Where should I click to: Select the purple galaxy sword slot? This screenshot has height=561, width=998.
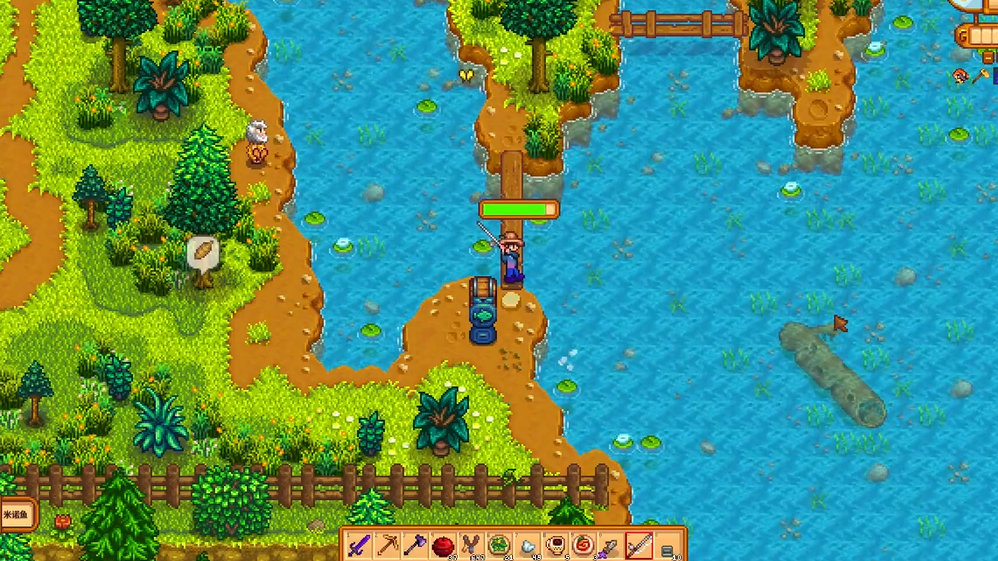(360, 546)
